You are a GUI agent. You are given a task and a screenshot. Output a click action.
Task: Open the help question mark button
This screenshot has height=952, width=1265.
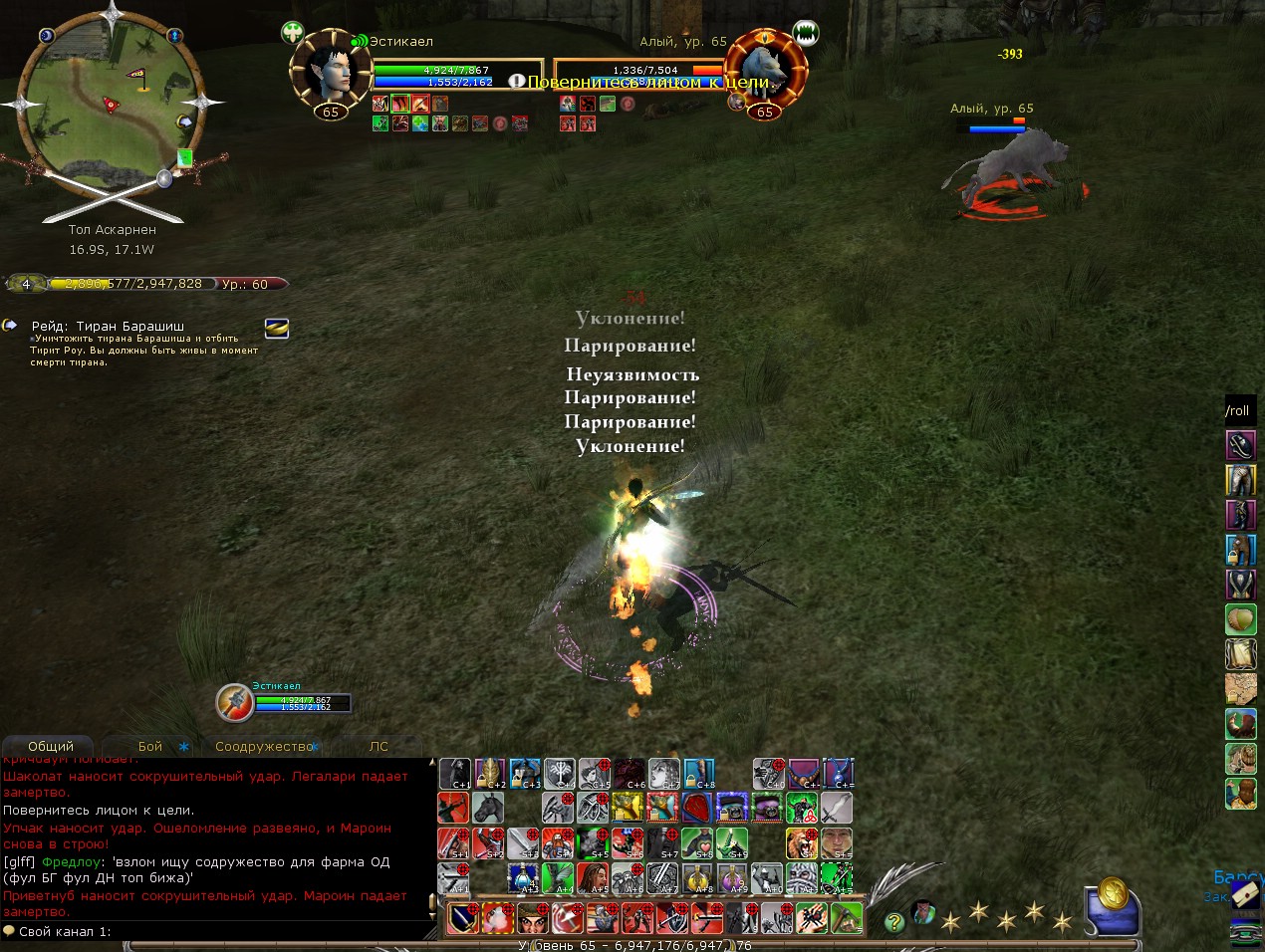click(894, 921)
